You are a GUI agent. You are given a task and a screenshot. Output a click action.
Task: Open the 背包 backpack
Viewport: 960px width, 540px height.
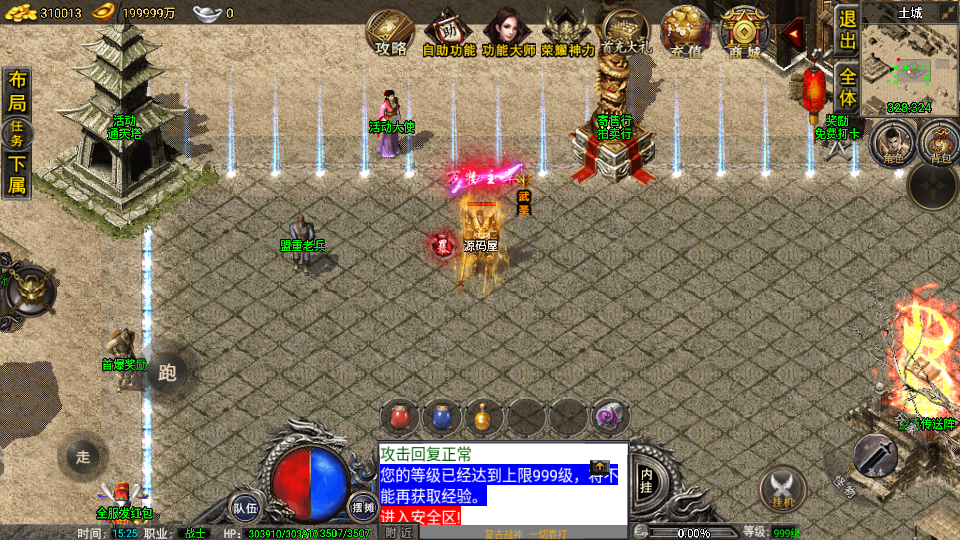coord(940,143)
